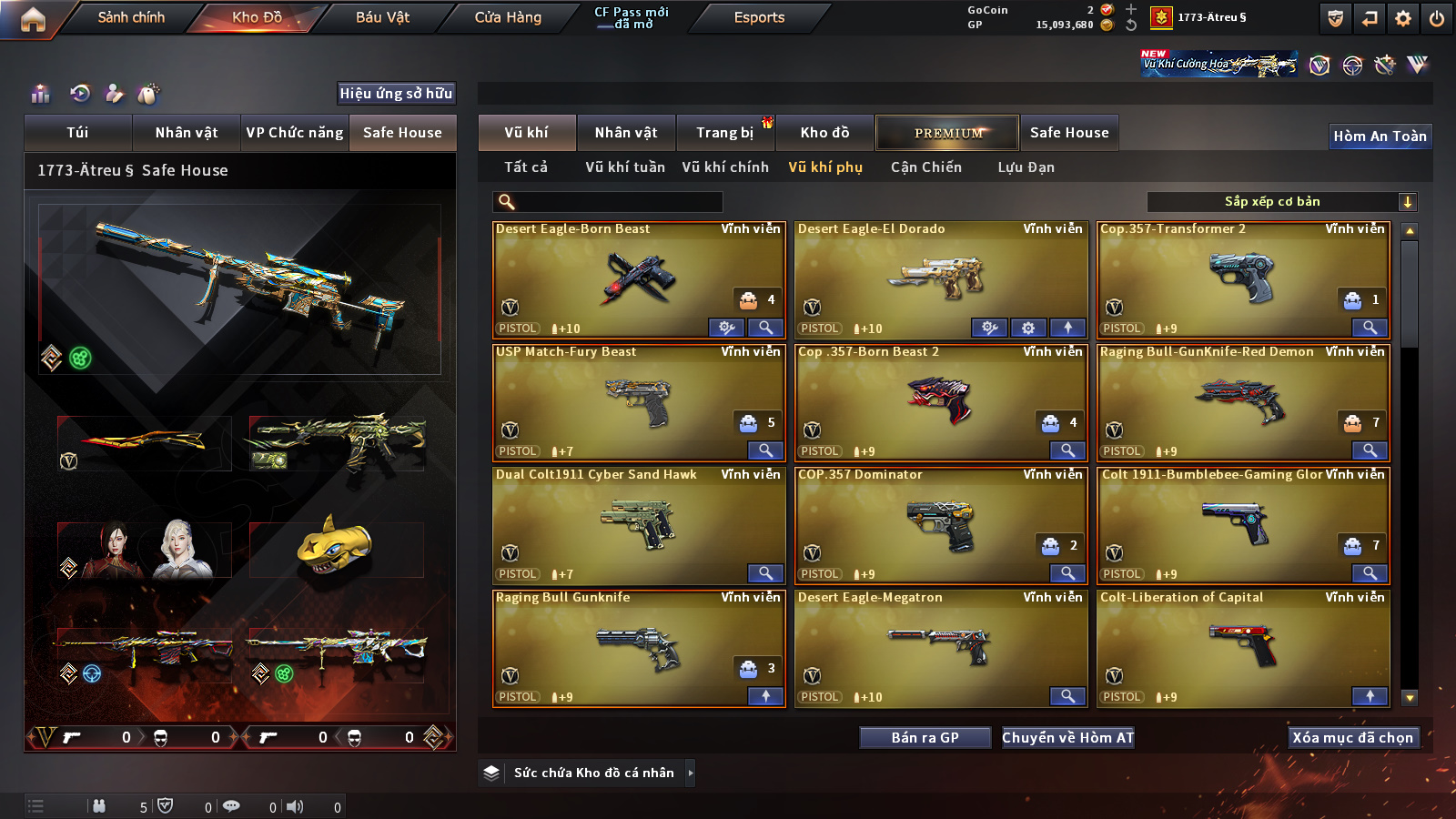The height and width of the screenshot is (819, 1456).
Task: Click the Bán ra GP button
Action: point(925,738)
